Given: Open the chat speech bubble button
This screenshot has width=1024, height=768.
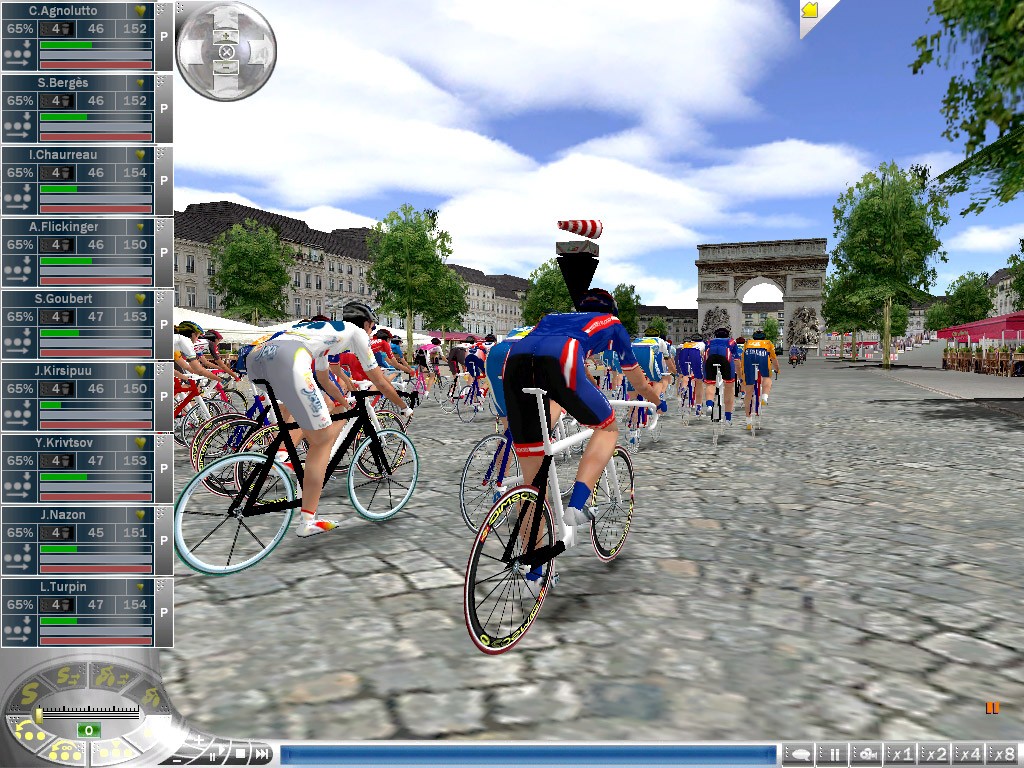Looking at the screenshot, I should pyautogui.click(x=799, y=754).
